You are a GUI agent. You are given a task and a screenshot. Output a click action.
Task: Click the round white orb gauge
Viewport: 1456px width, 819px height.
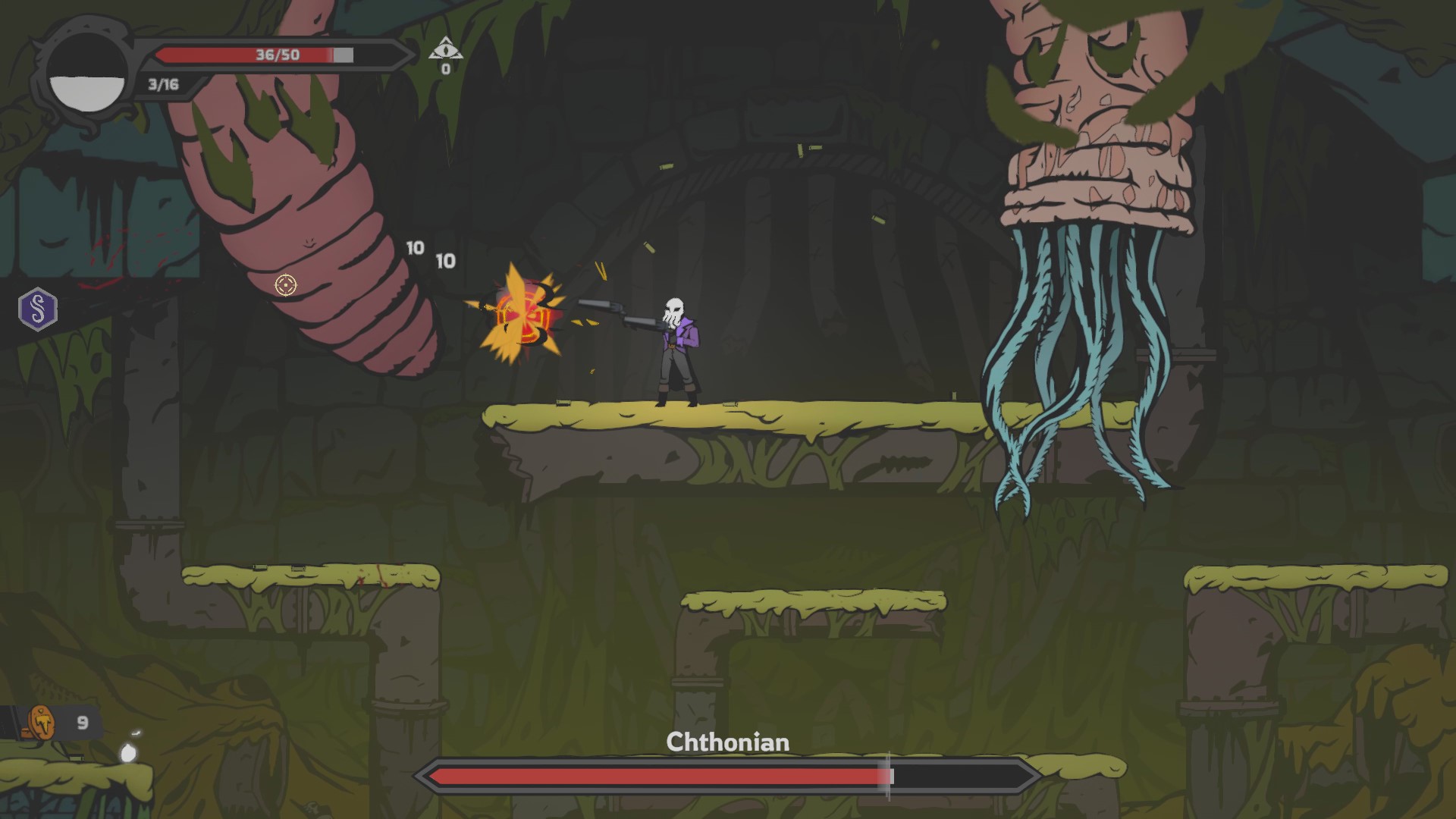tap(86, 76)
